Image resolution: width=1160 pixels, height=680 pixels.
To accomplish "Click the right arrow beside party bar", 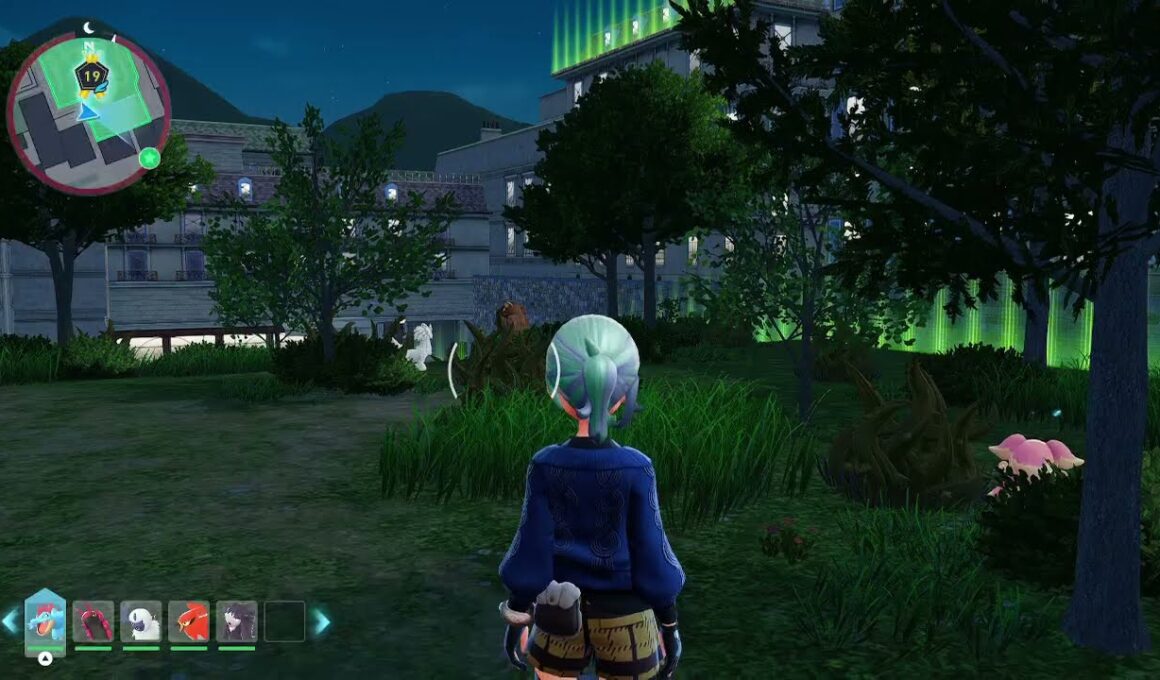I will pos(322,621).
